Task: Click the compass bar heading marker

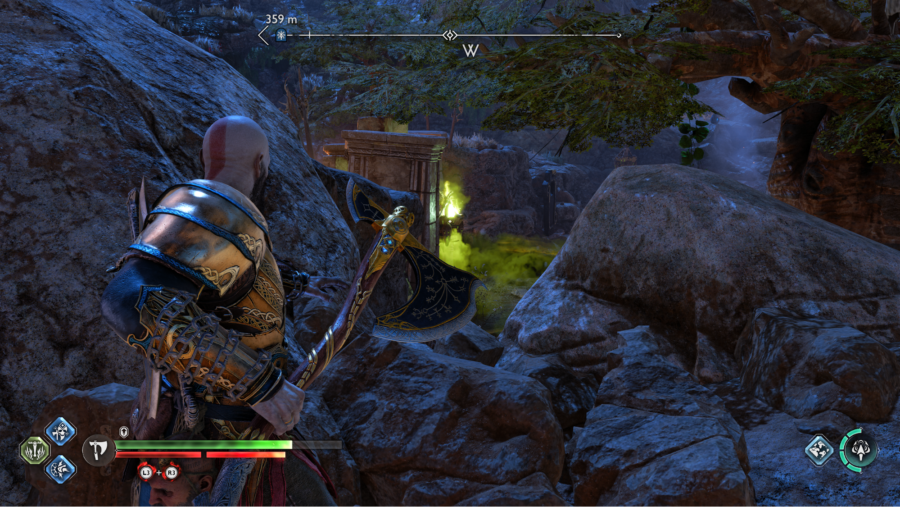Action: (450, 35)
